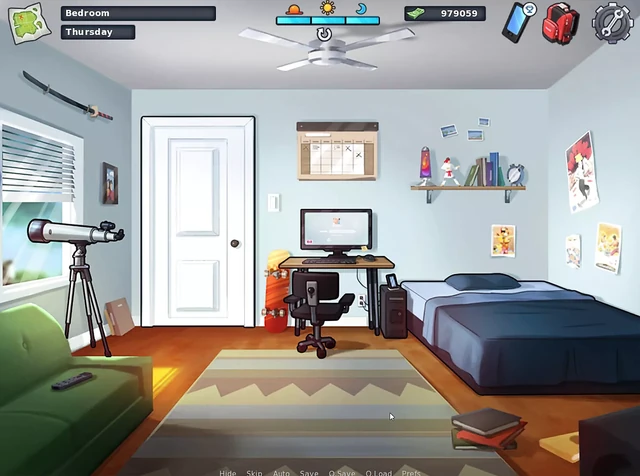The height and width of the screenshot is (476, 640).
Task: Open Prefs from the quick menu
Action: (411, 472)
